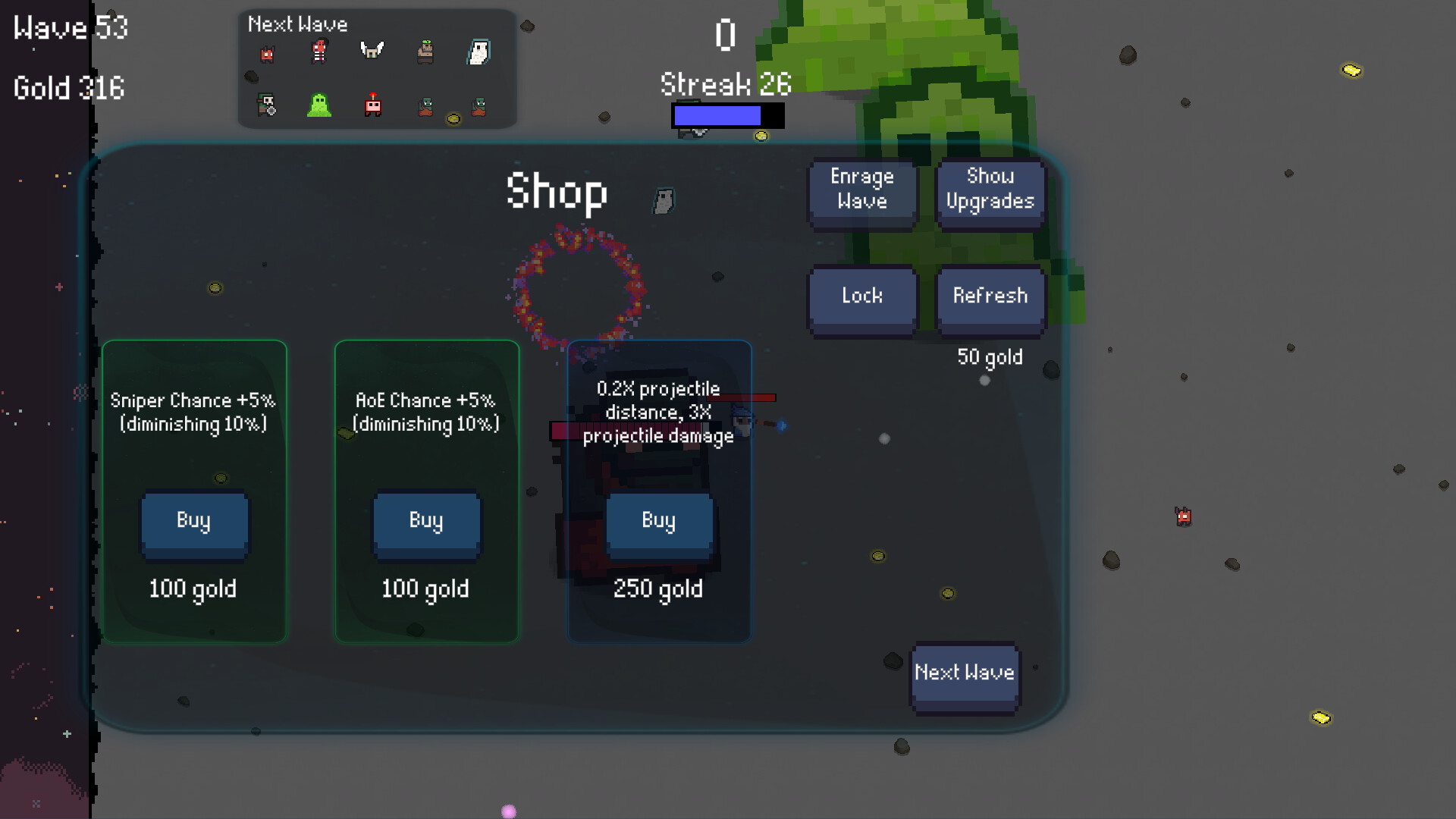This screenshot has height=819, width=1456.
Task: Buy the 3X projectile damage upgrade
Action: 658,521
